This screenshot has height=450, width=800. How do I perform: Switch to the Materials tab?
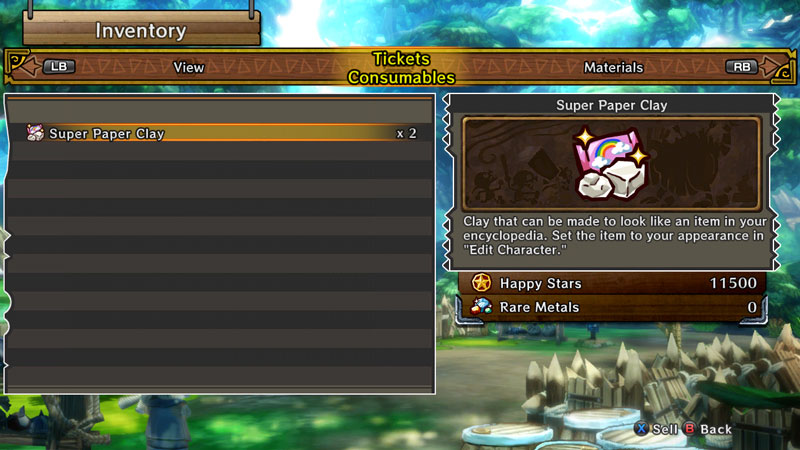[613, 68]
